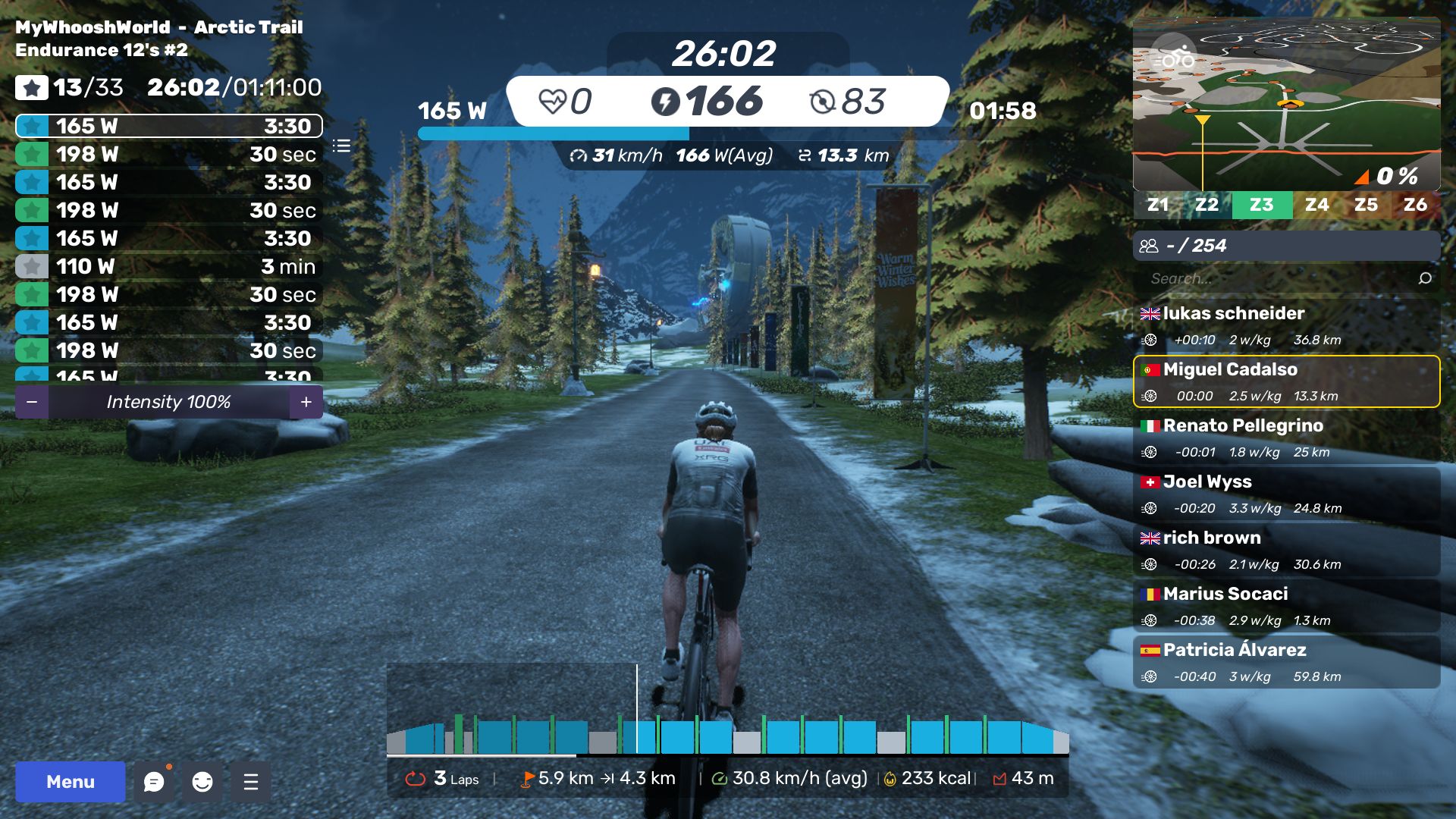The height and width of the screenshot is (819, 1456).
Task: Select Marius Socaci's rider row
Action: (1286, 606)
